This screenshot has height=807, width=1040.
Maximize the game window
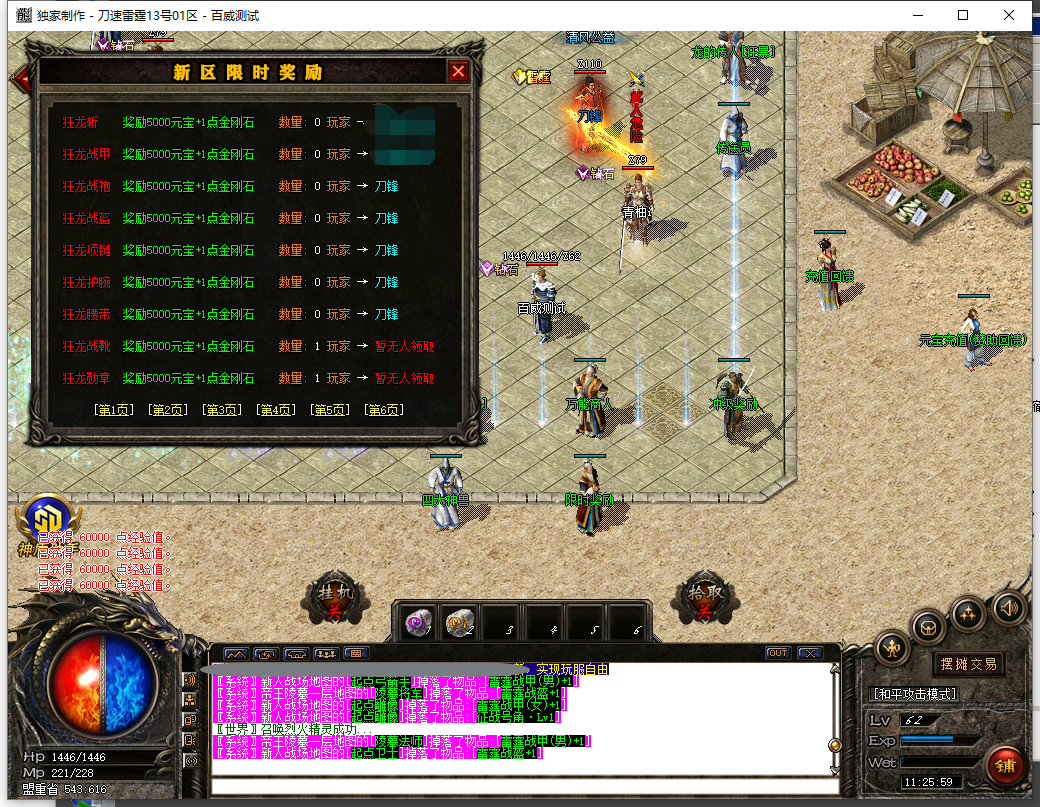tap(963, 15)
